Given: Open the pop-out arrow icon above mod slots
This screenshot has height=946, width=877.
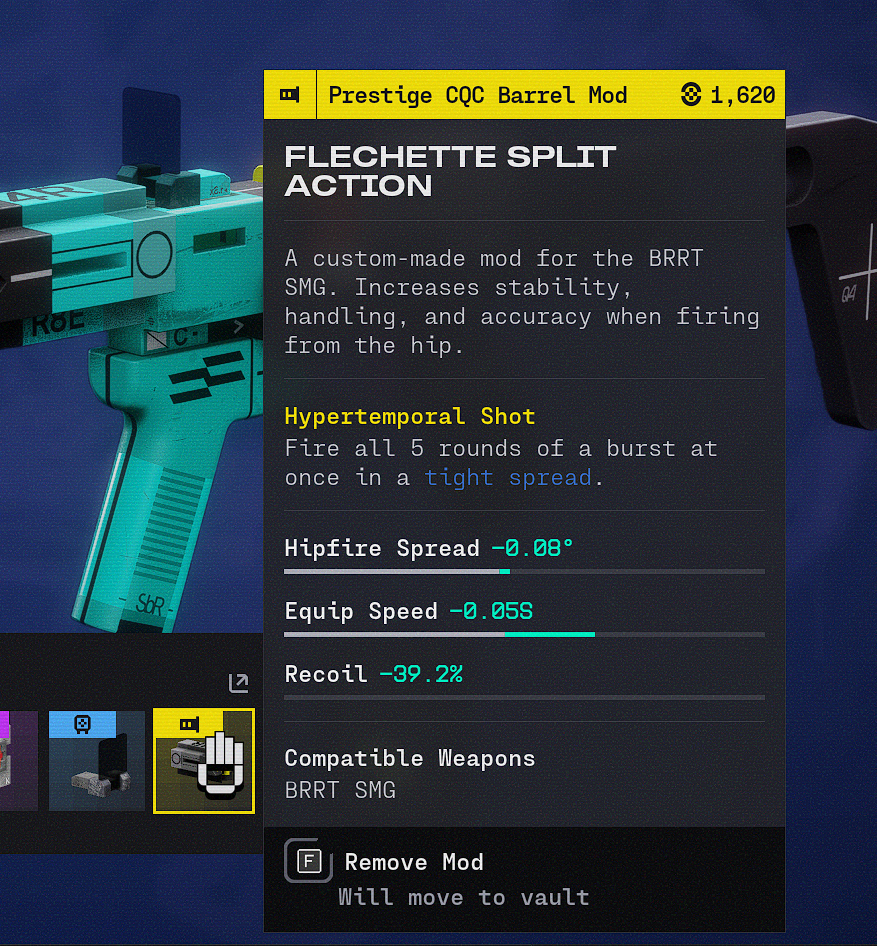Looking at the screenshot, I should click(238, 683).
